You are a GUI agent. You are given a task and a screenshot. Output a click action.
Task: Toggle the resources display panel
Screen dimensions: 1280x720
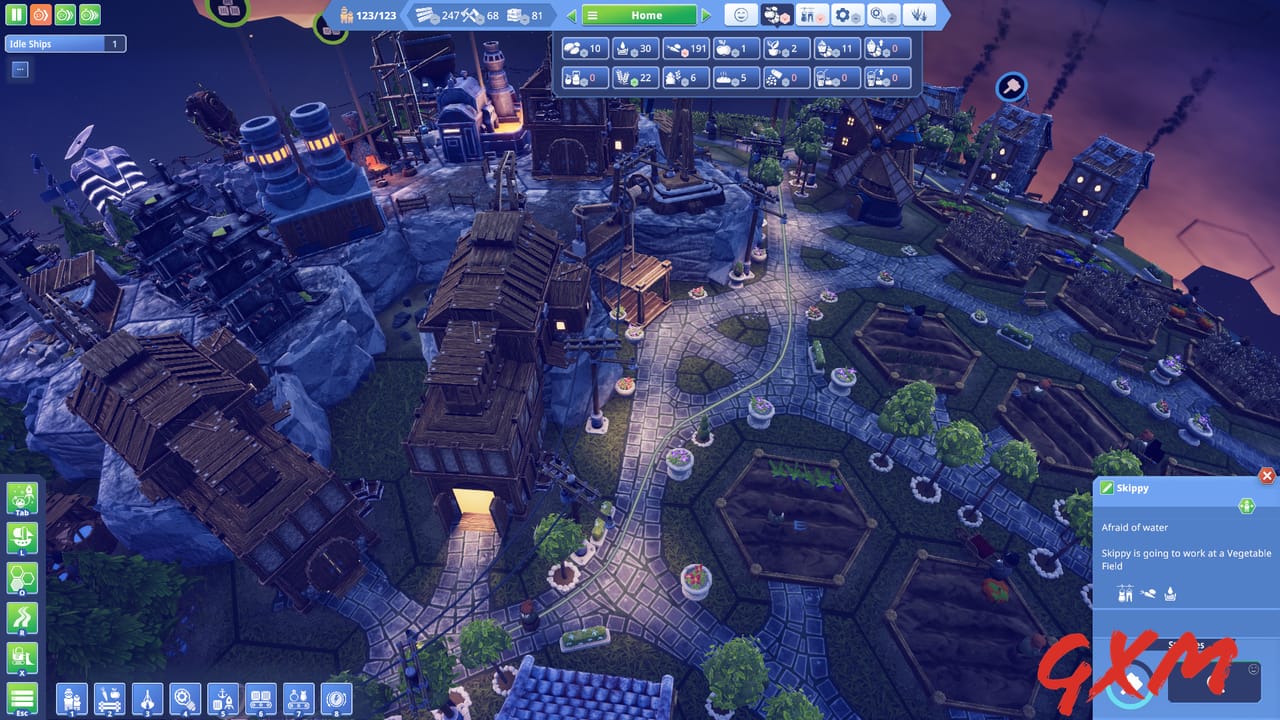coord(777,15)
